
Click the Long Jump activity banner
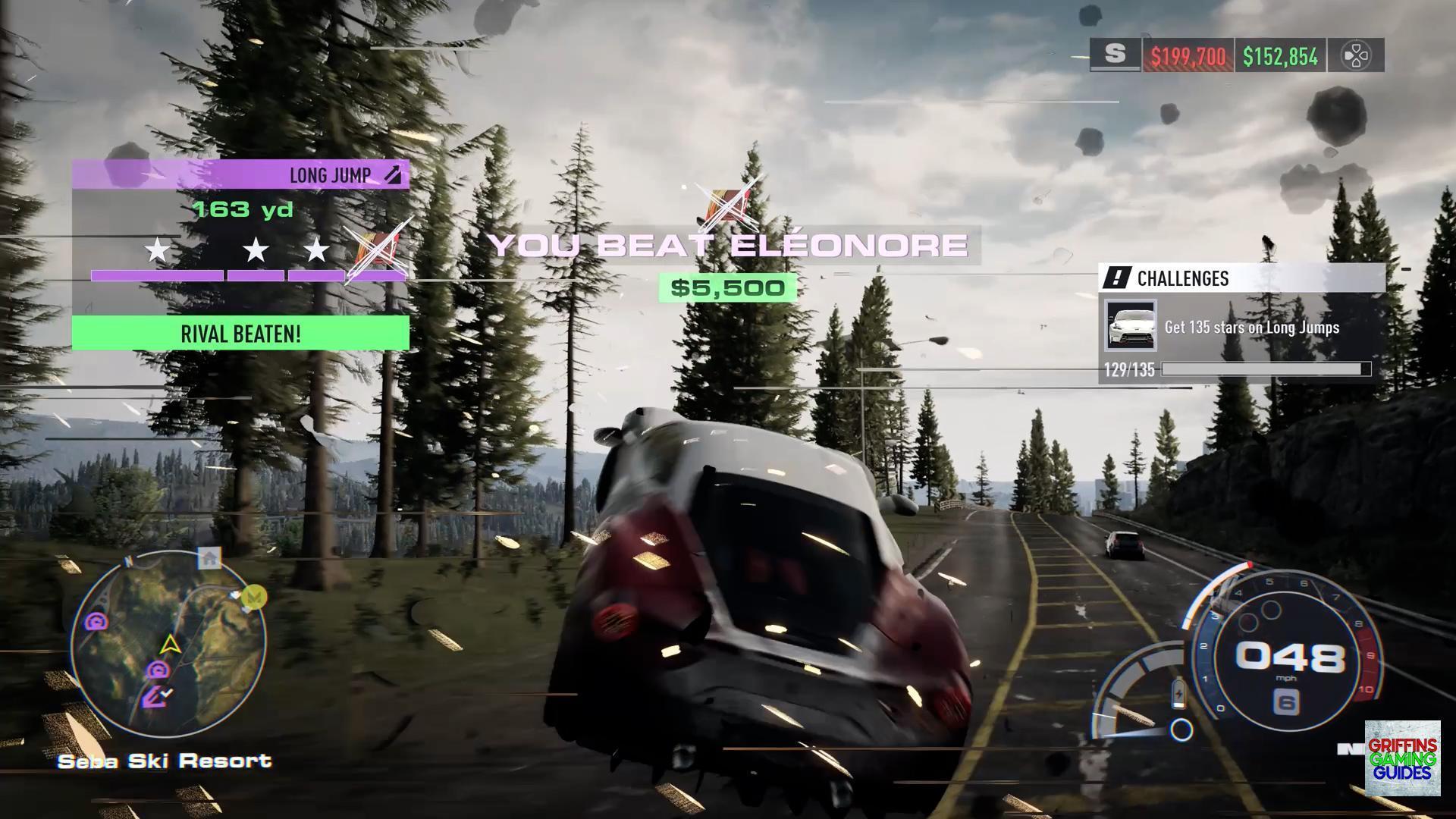click(x=240, y=175)
